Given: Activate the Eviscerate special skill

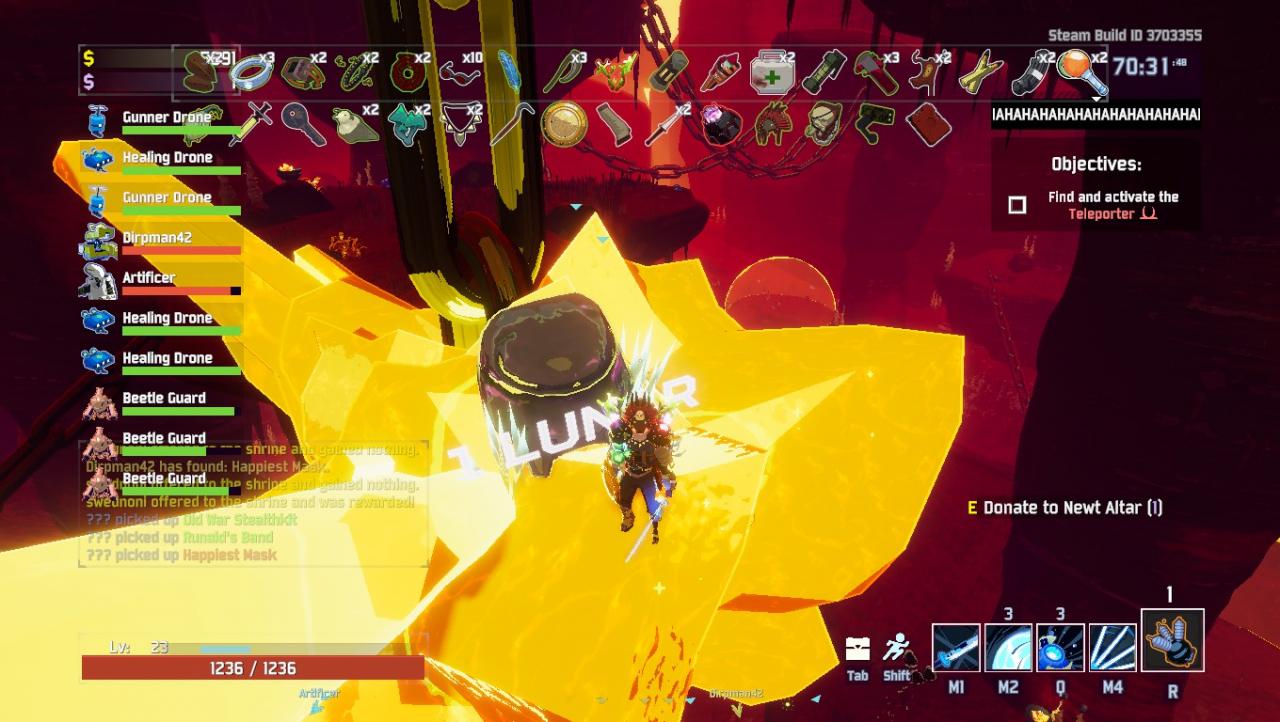Looking at the screenshot, I should tap(1112, 647).
